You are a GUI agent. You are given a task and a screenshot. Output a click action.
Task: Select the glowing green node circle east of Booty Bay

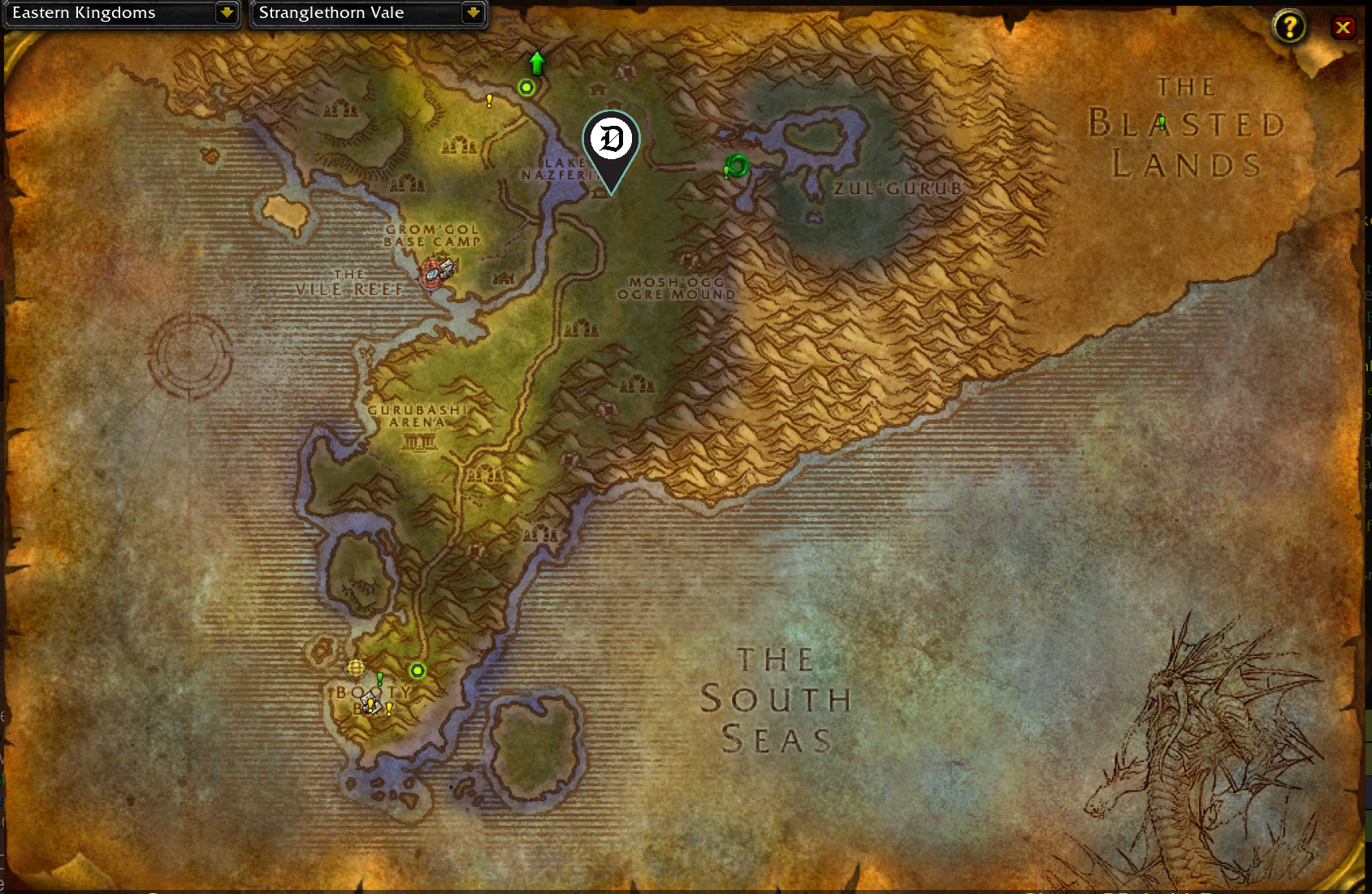[x=418, y=671]
